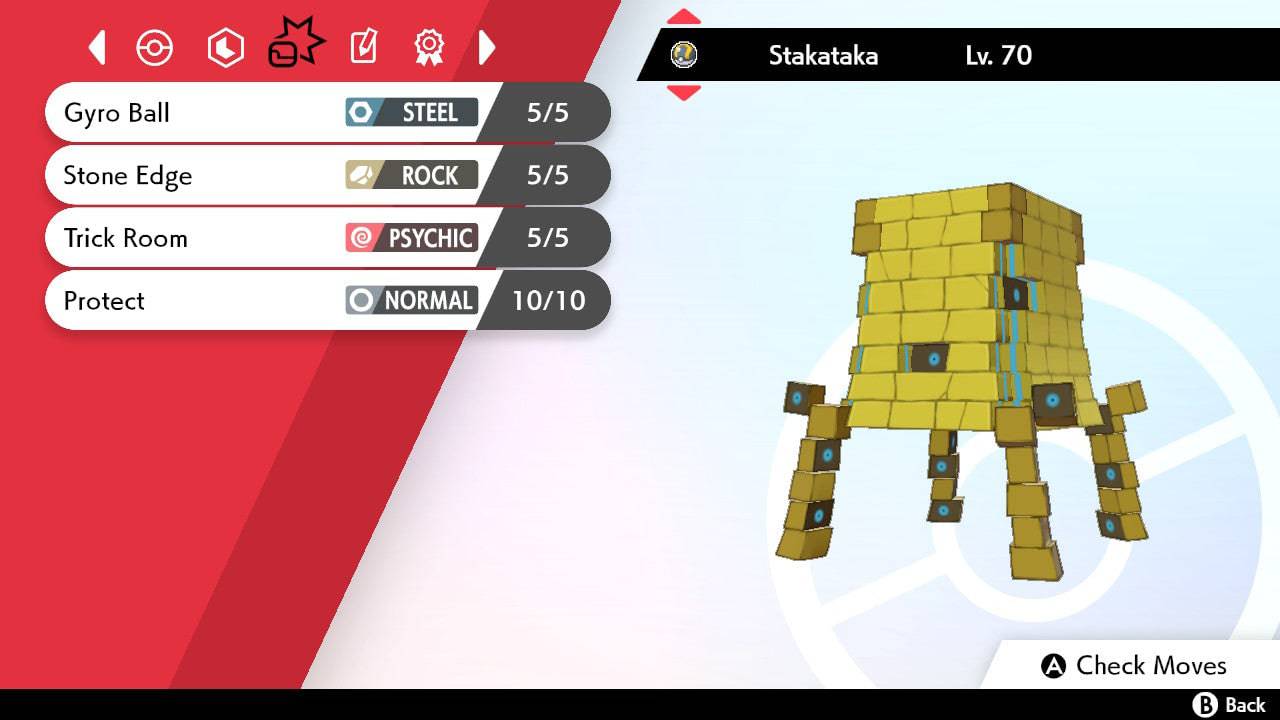
Task: Go to previous summary page with left arrow
Action: 97,47
